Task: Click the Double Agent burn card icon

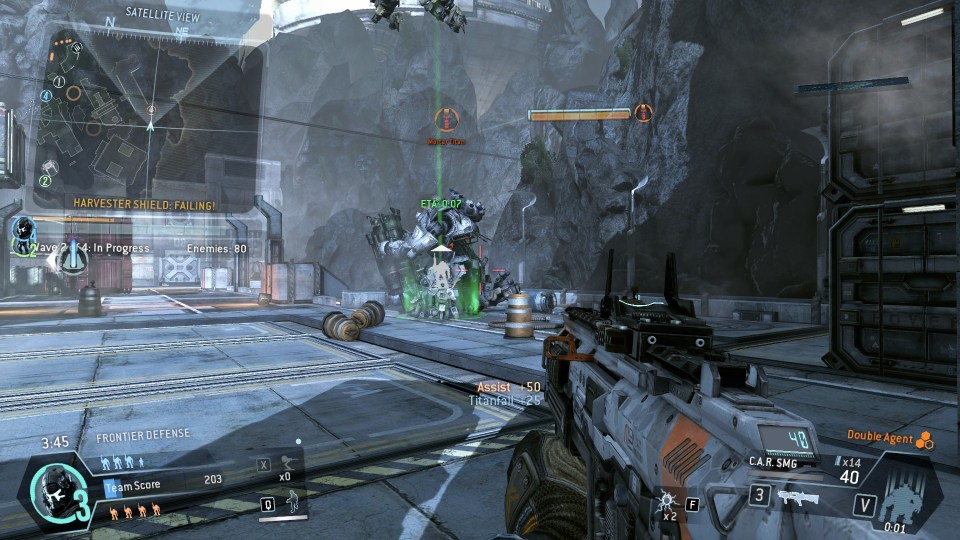Action: [924, 437]
